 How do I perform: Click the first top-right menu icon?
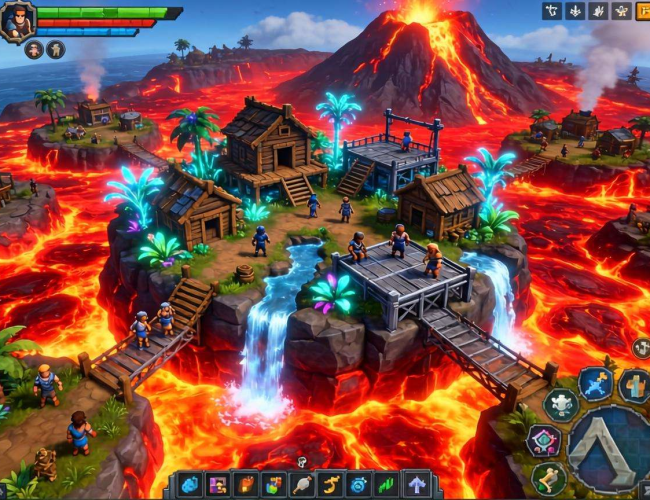tap(551, 11)
